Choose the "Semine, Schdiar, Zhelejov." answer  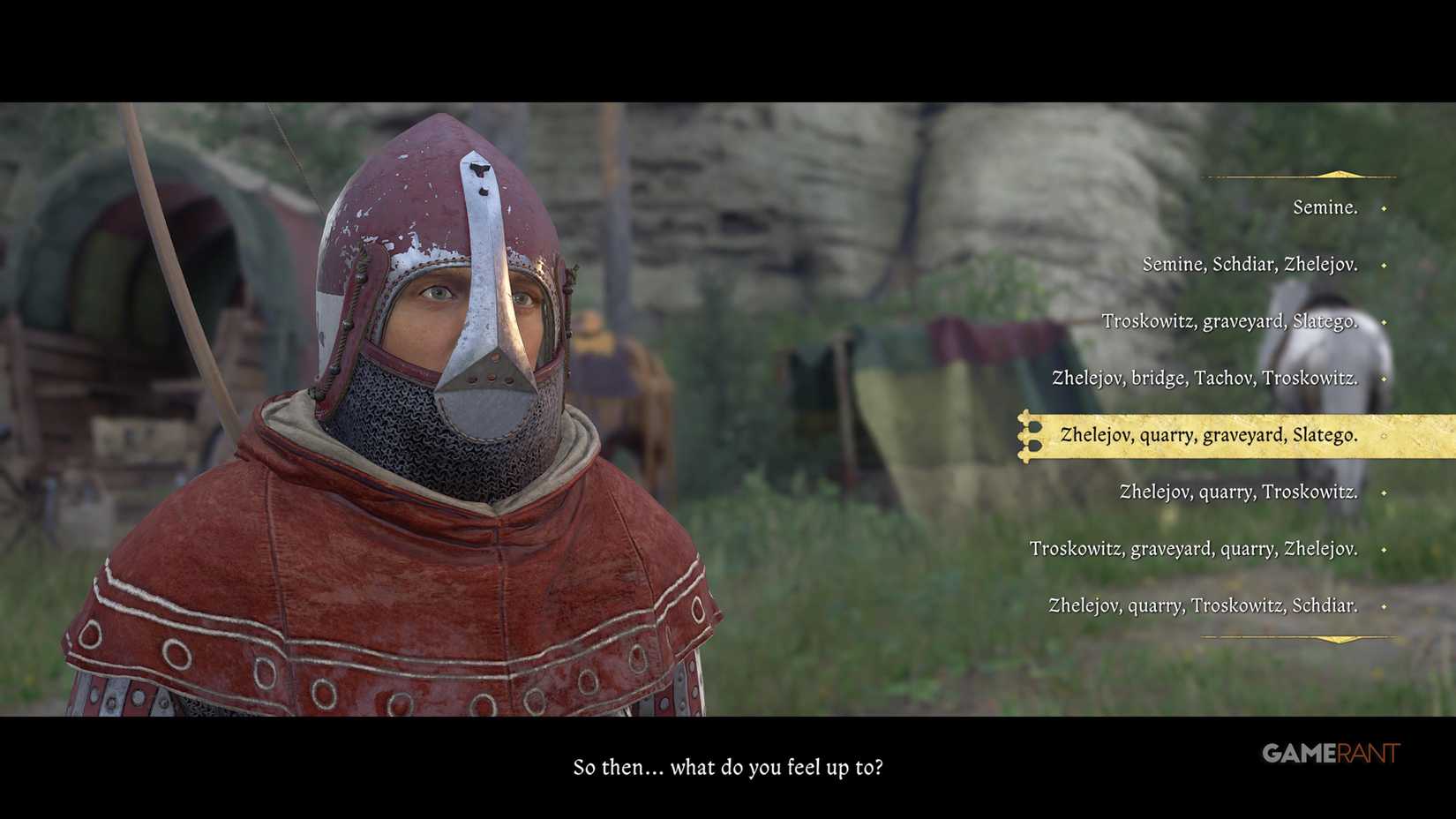[1250, 264]
